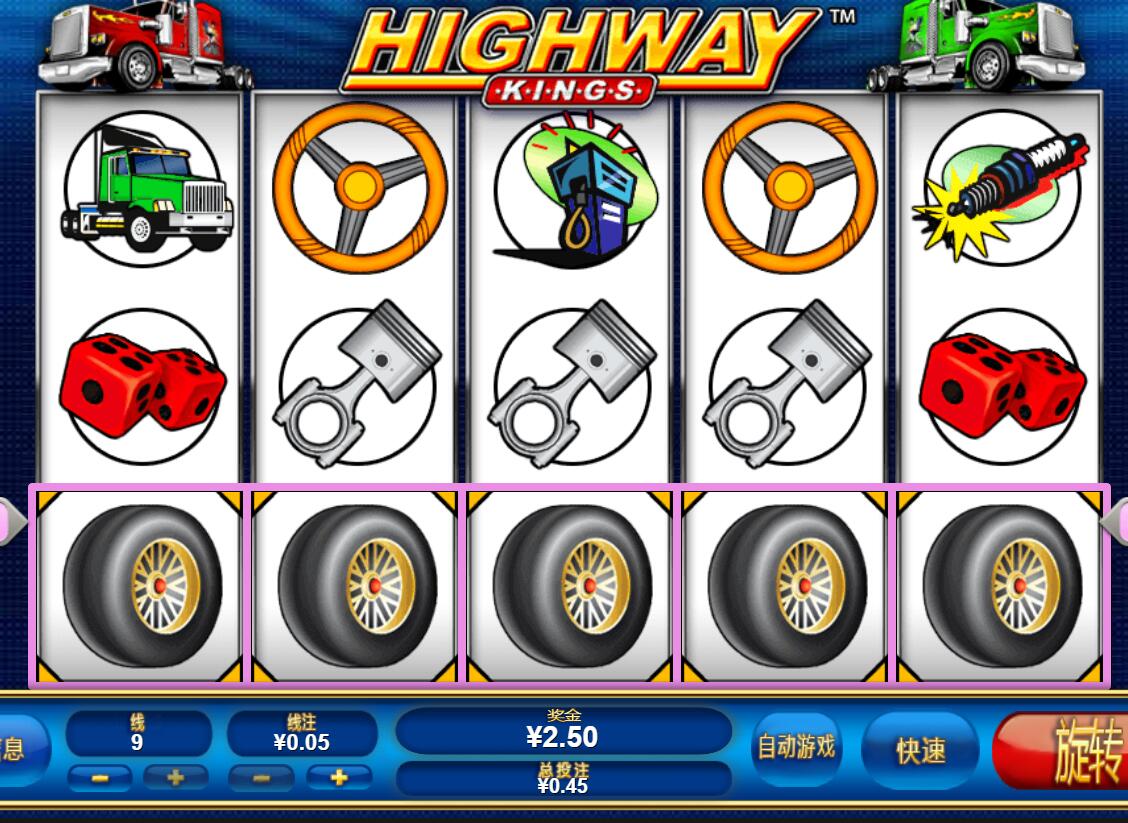Lower the line bet (线注) amount
Image resolution: width=1128 pixels, height=823 pixels.
[x=261, y=777]
